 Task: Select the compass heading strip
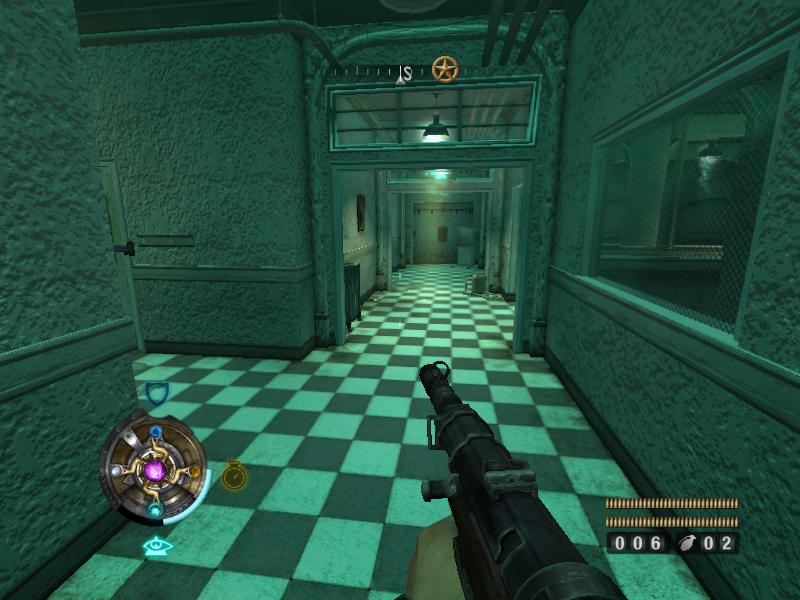(378, 73)
